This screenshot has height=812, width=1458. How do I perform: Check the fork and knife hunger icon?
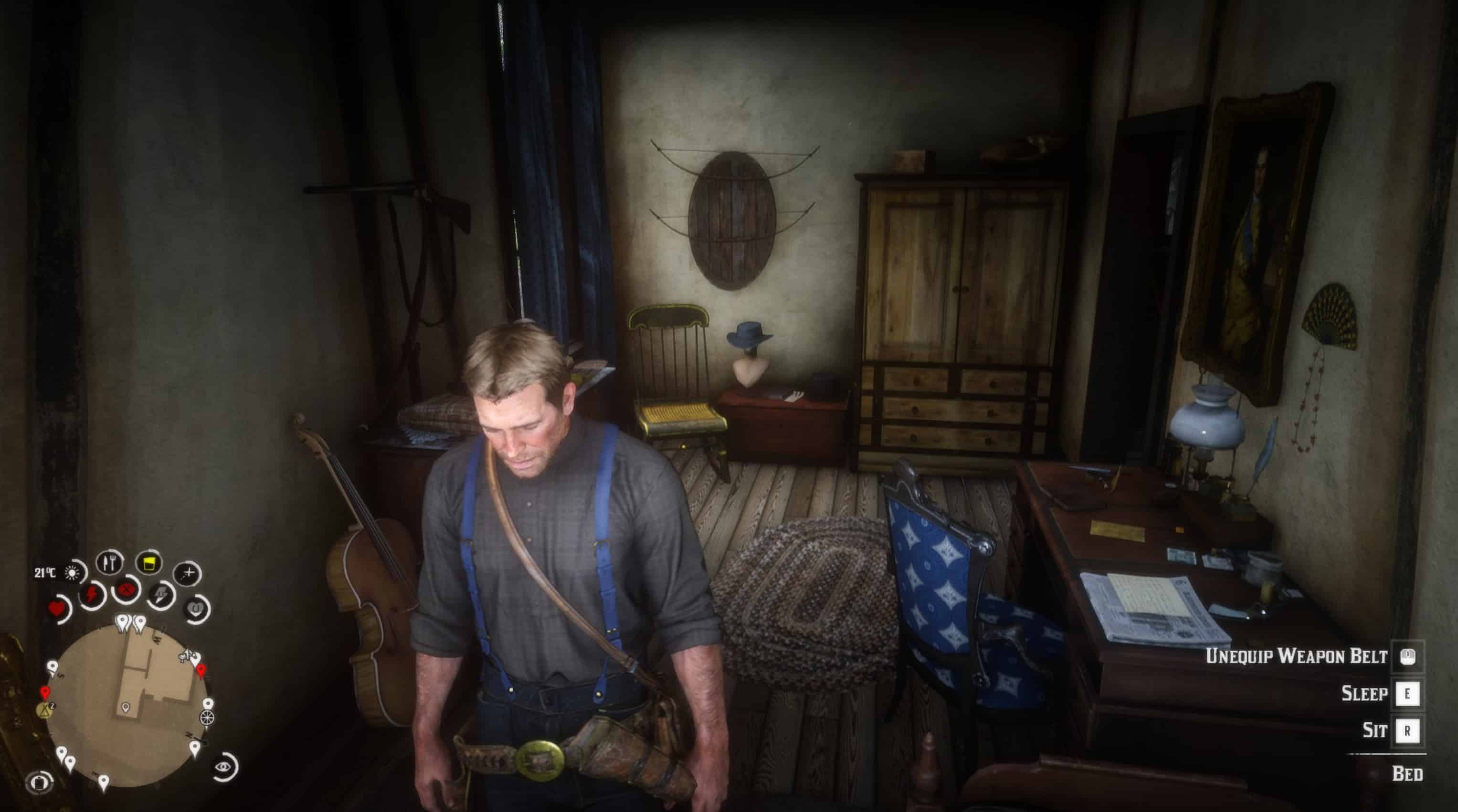coord(110,562)
